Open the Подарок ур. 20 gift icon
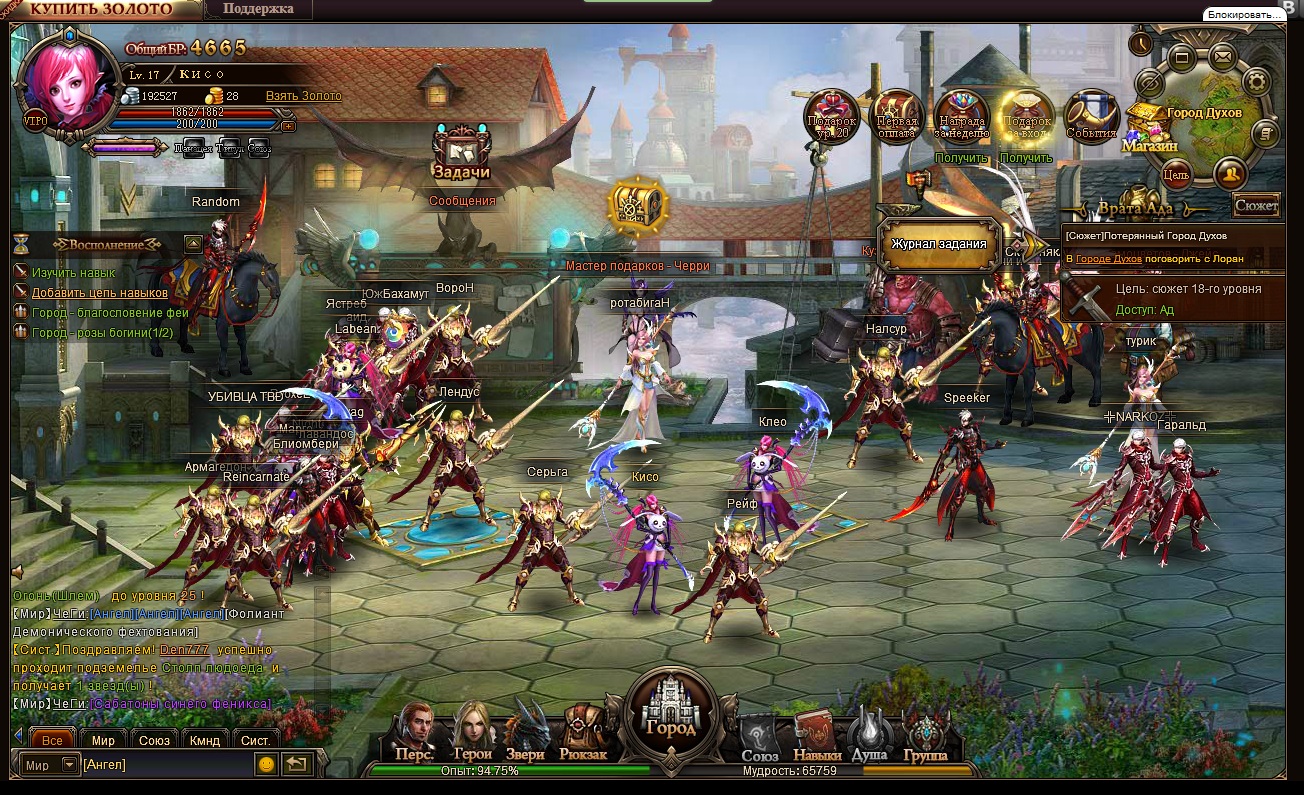 (831, 116)
